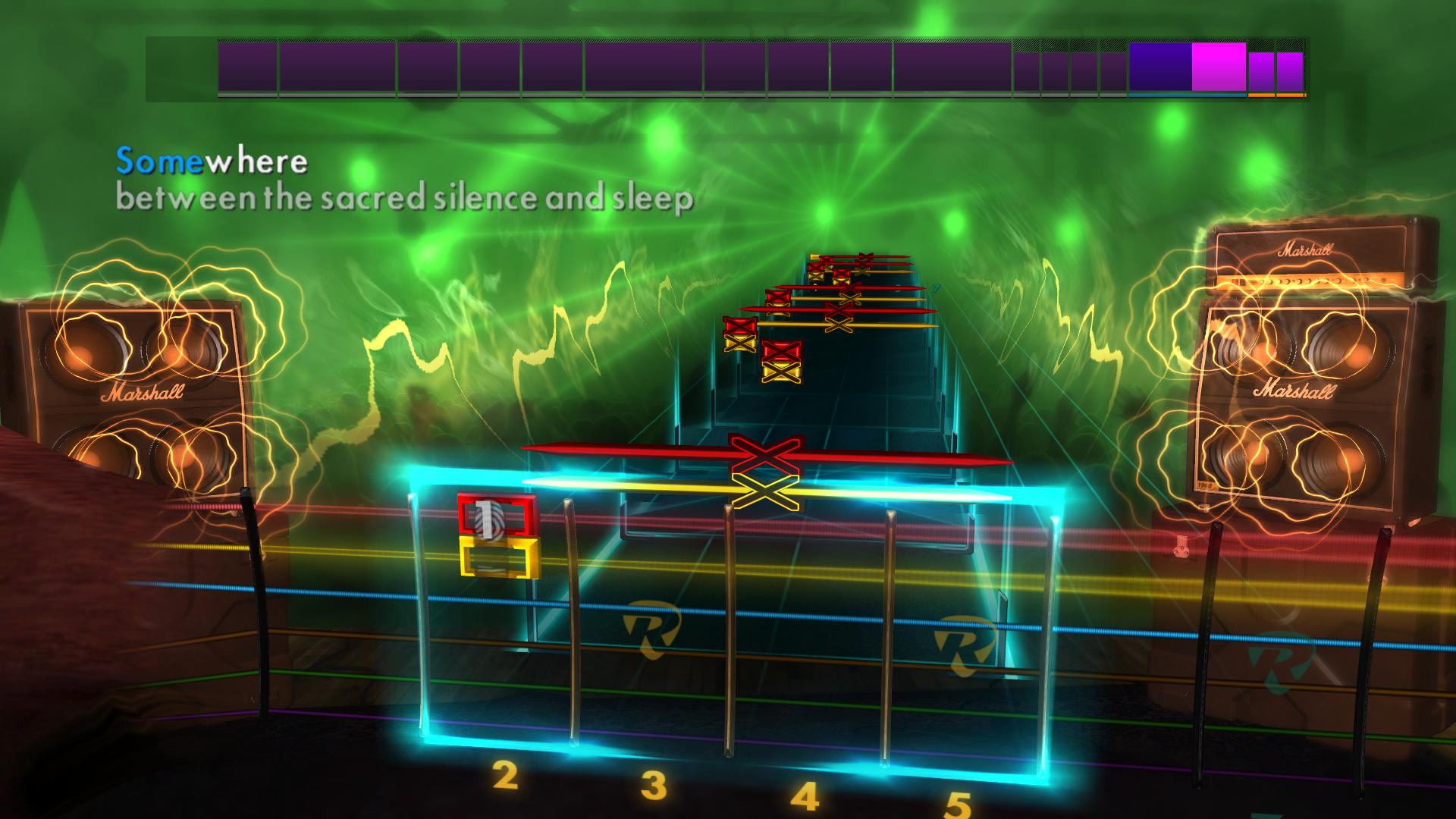Toggle the last purple segment at the timeline's right end

pos(1289,72)
